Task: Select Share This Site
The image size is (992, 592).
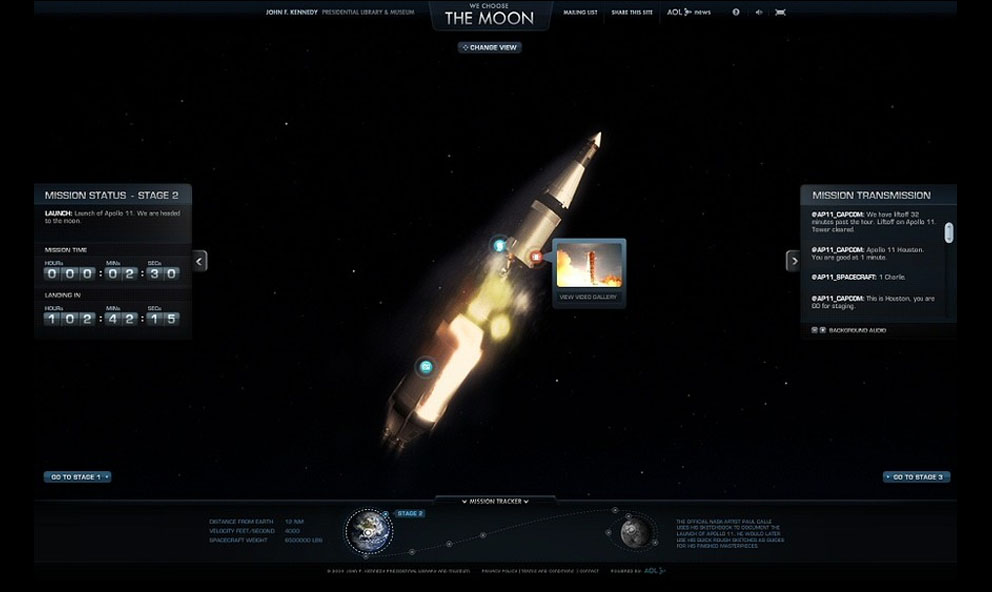Action: (631, 13)
